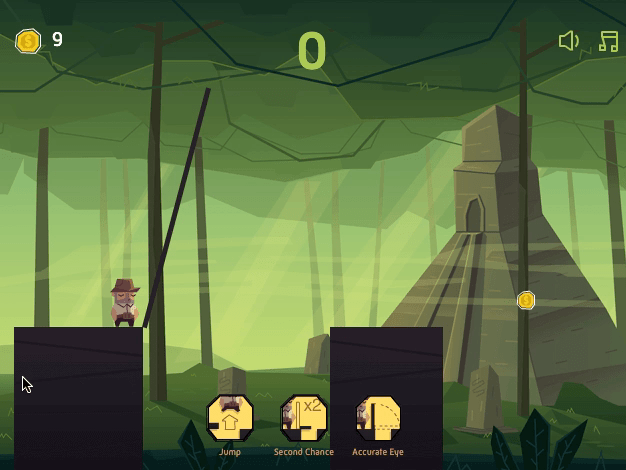
Task: Toggle the music note icon
Action: coord(608,41)
